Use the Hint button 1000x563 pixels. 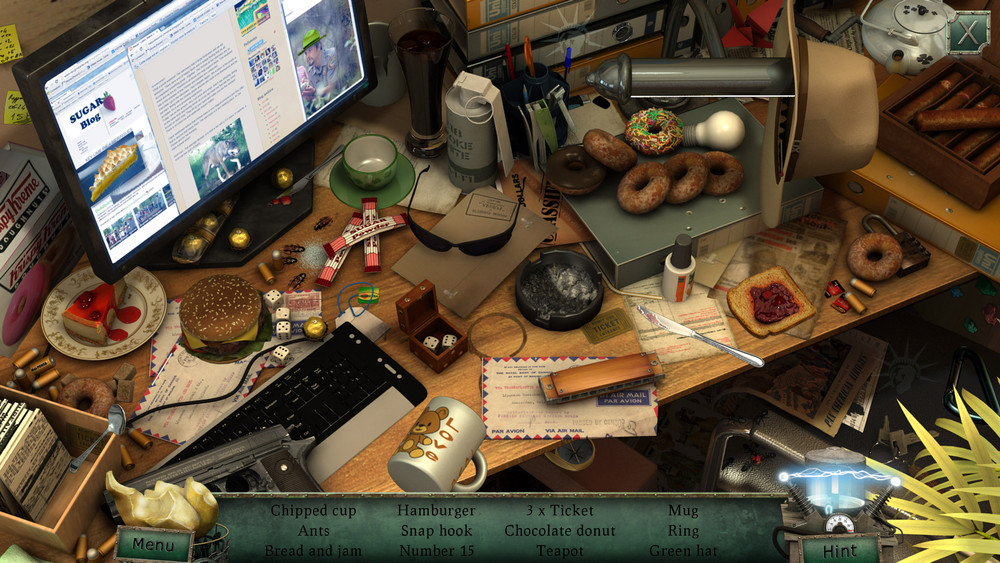click(x=839, y=549)
